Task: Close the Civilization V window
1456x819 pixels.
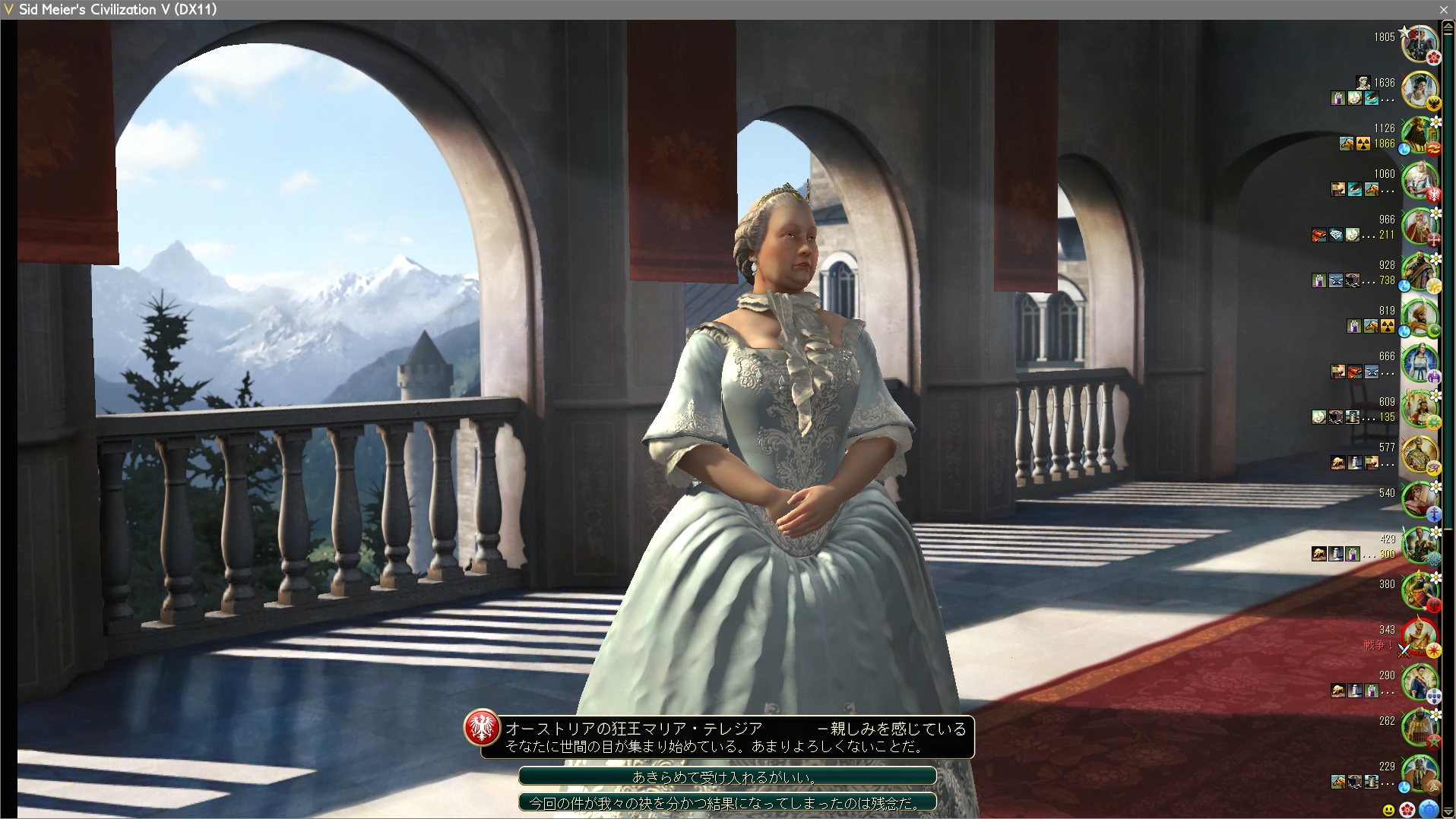Action: [1444, 9]
